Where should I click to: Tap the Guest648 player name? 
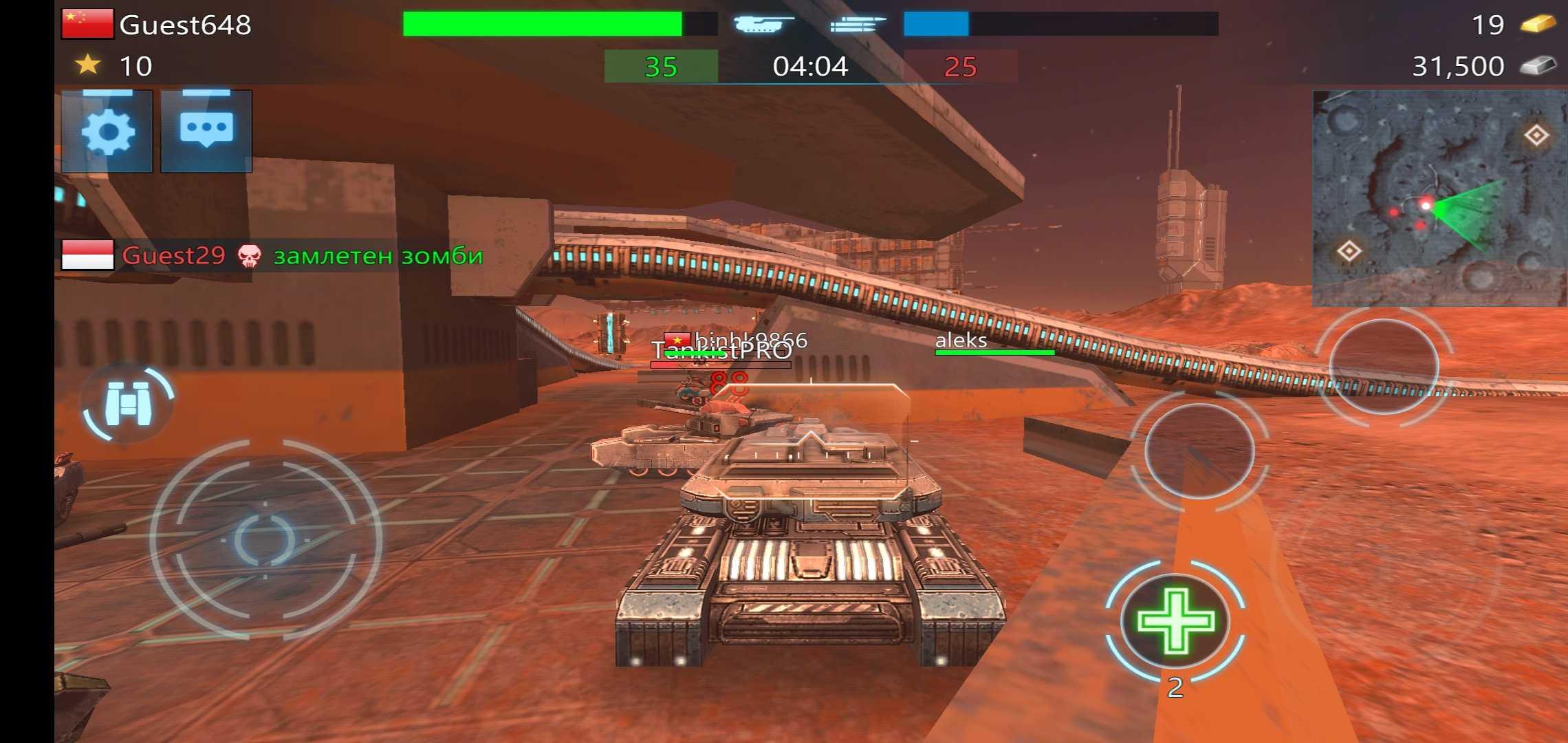point(184,25)
